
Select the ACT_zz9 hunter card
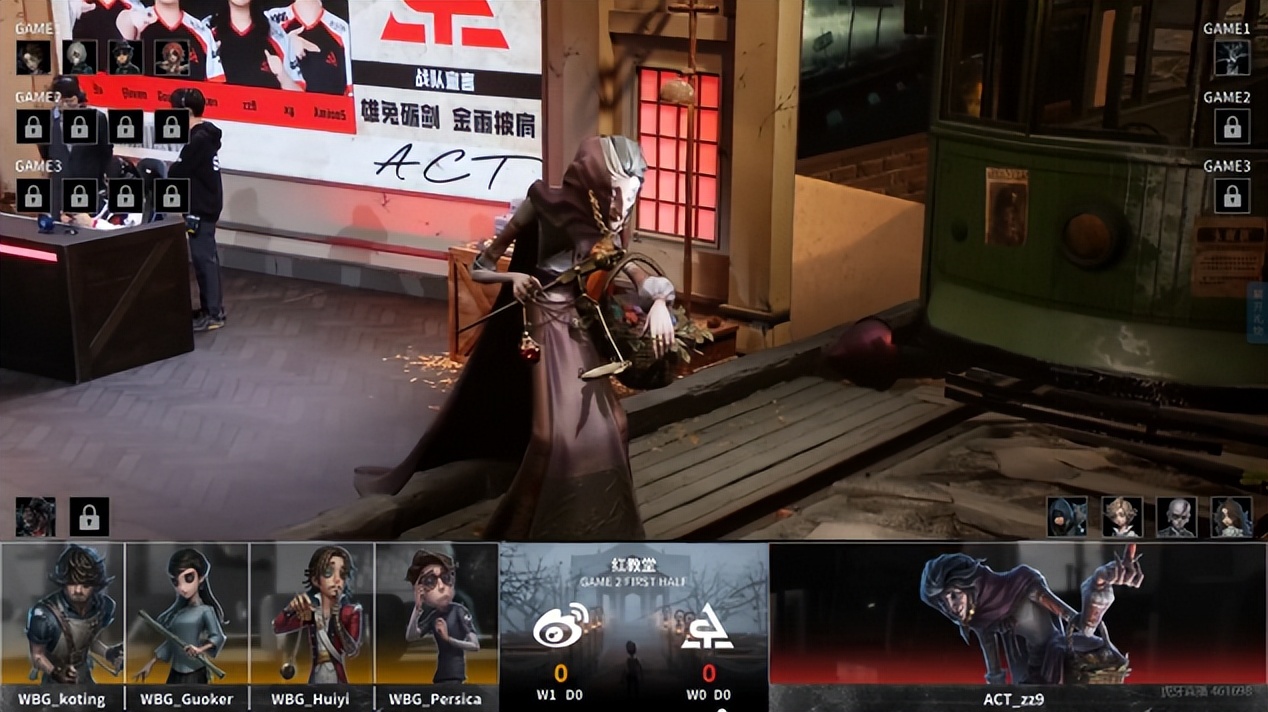(x=1018, y=614)
